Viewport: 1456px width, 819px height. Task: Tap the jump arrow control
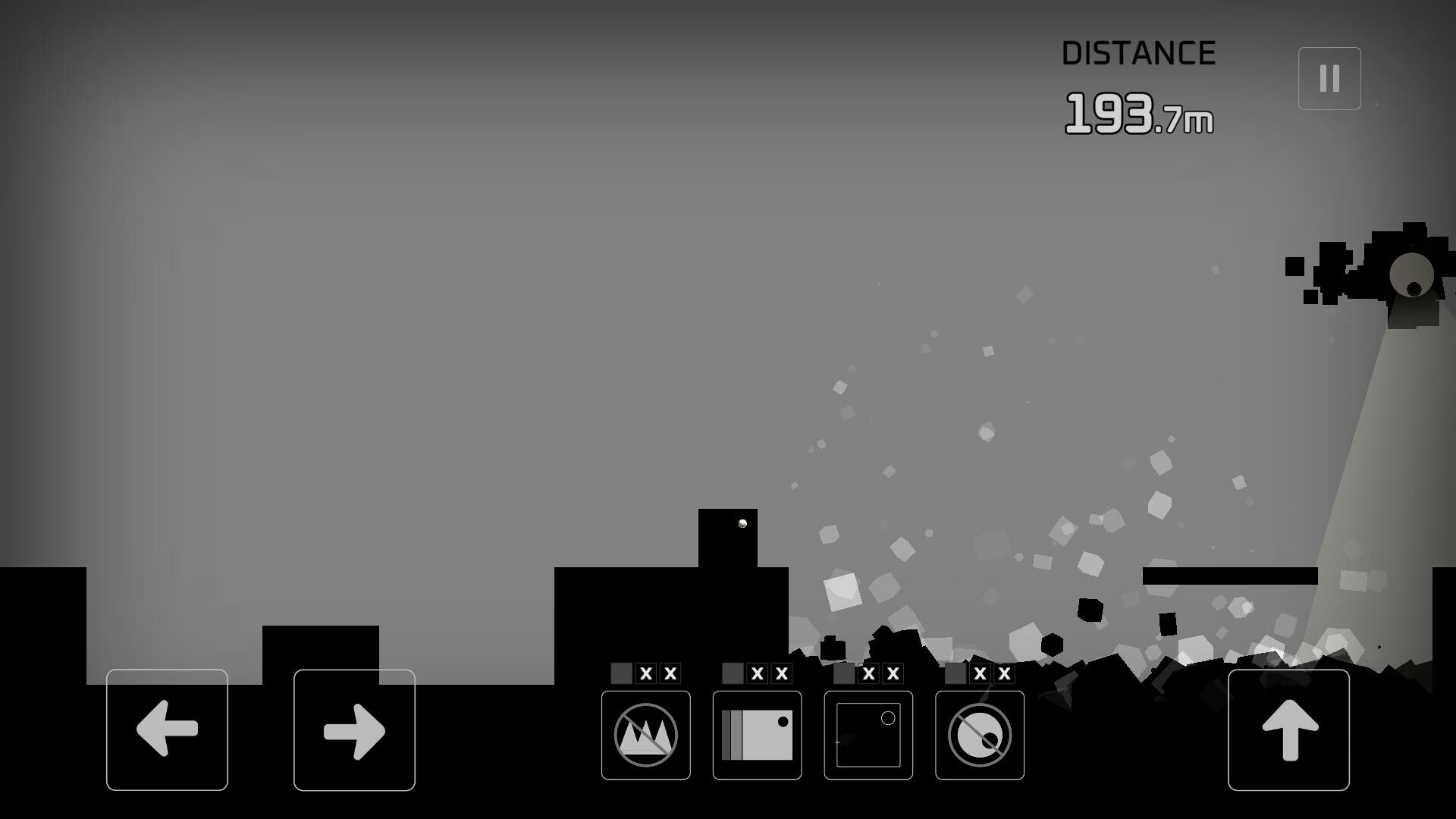1288,730
